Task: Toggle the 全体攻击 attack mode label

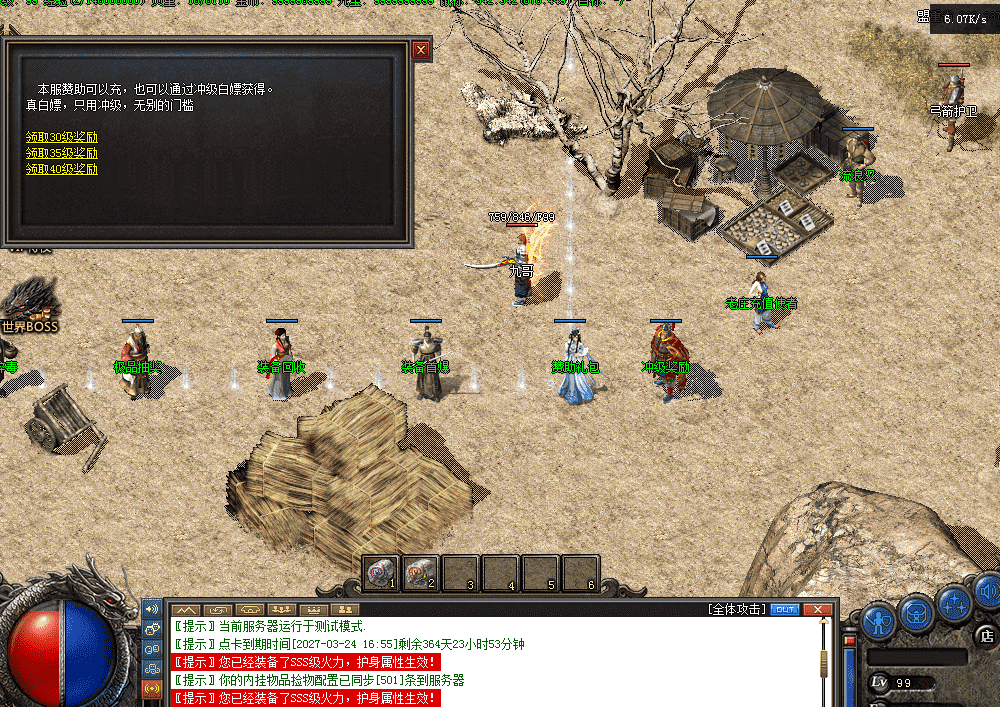Action: tap(737, 609)
